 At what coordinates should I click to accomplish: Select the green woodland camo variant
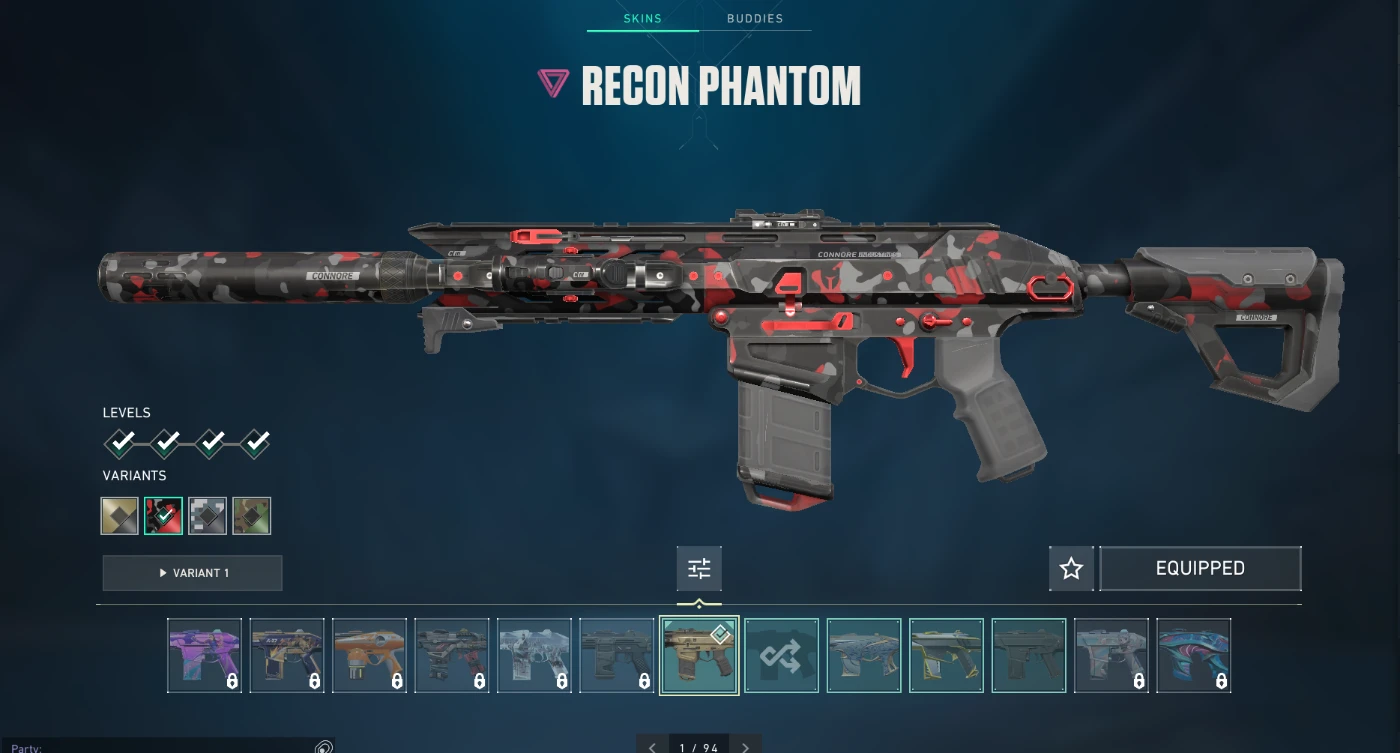[x=252, y=516]
